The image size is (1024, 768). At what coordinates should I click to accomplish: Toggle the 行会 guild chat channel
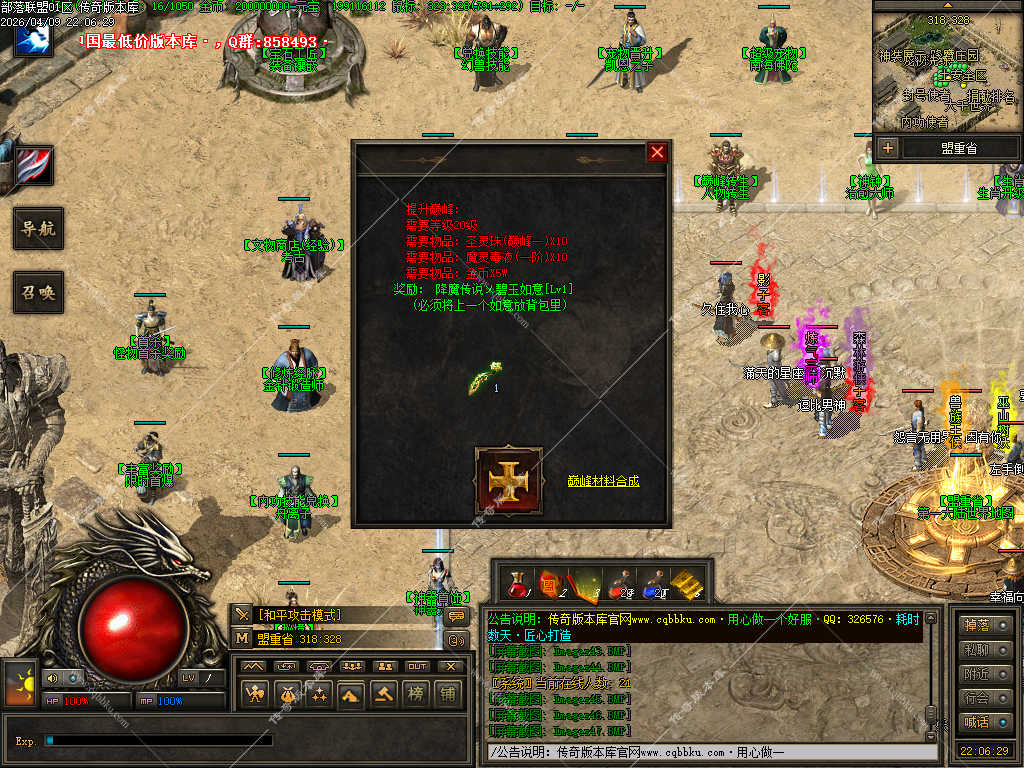pyautogui.click(x=975, y=698)
